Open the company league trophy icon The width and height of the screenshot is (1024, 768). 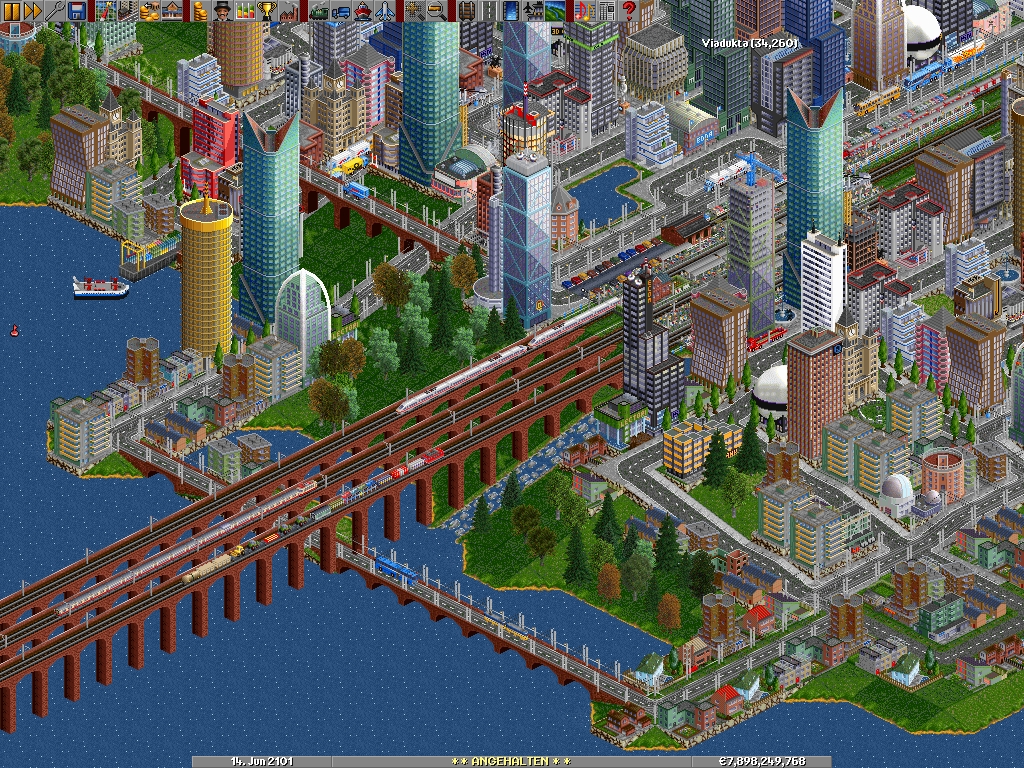(267, 11)
